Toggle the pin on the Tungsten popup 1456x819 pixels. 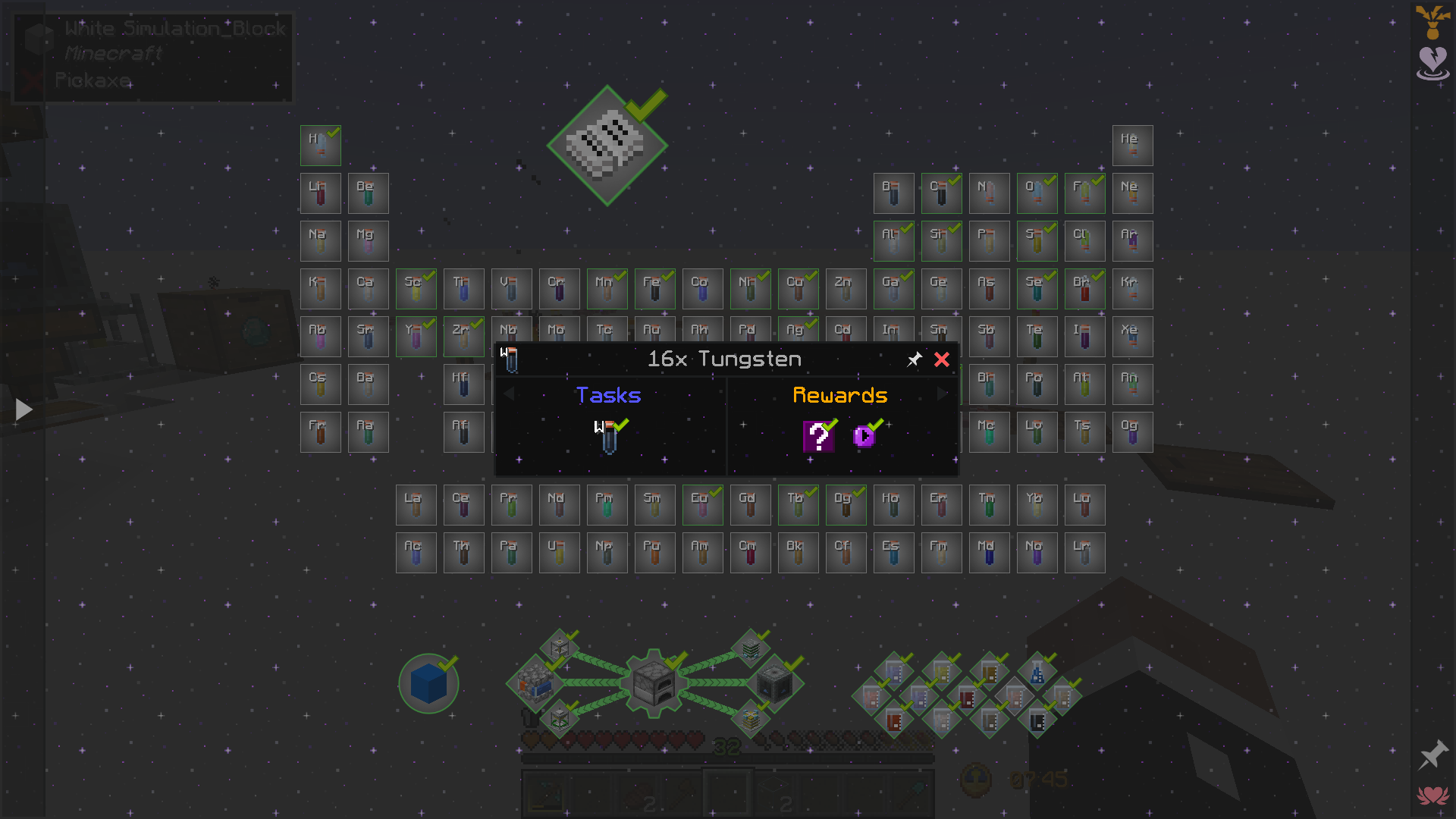click(915, 359)
